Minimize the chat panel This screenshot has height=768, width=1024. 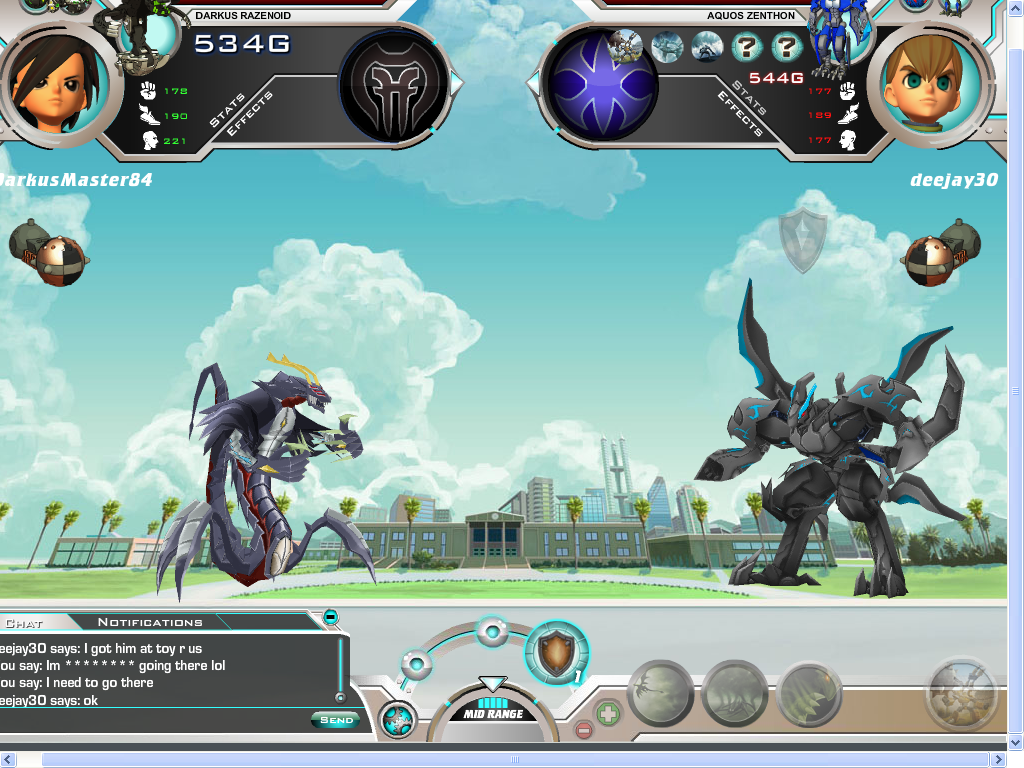331,617
